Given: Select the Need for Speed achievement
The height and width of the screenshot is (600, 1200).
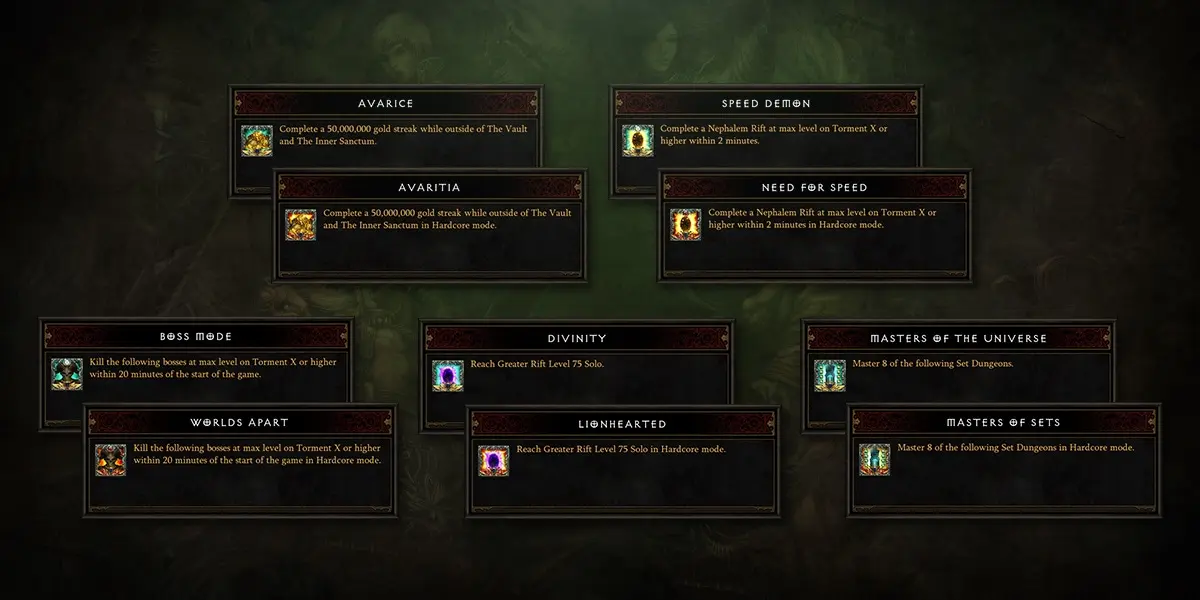Looking at the screenshot, I should click(815, 187).
